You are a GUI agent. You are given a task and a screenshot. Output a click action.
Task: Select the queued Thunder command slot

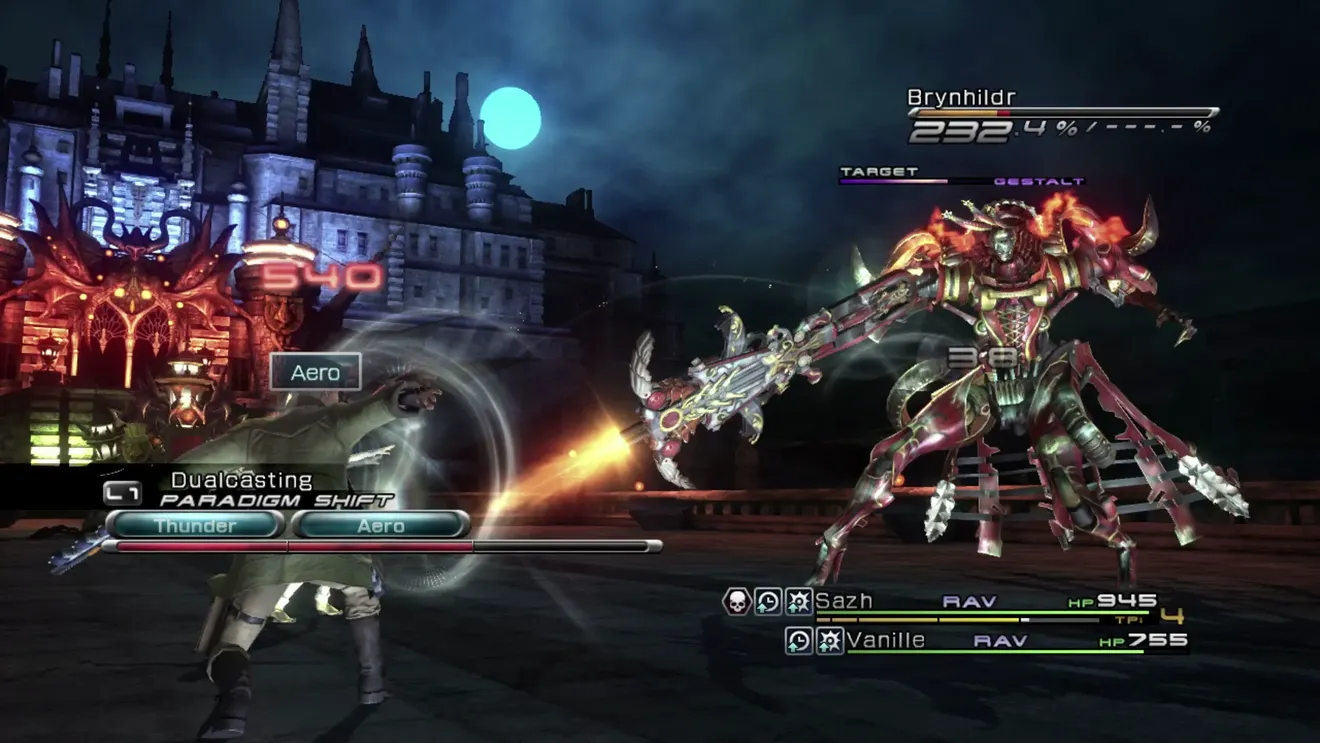click(195, 525)
